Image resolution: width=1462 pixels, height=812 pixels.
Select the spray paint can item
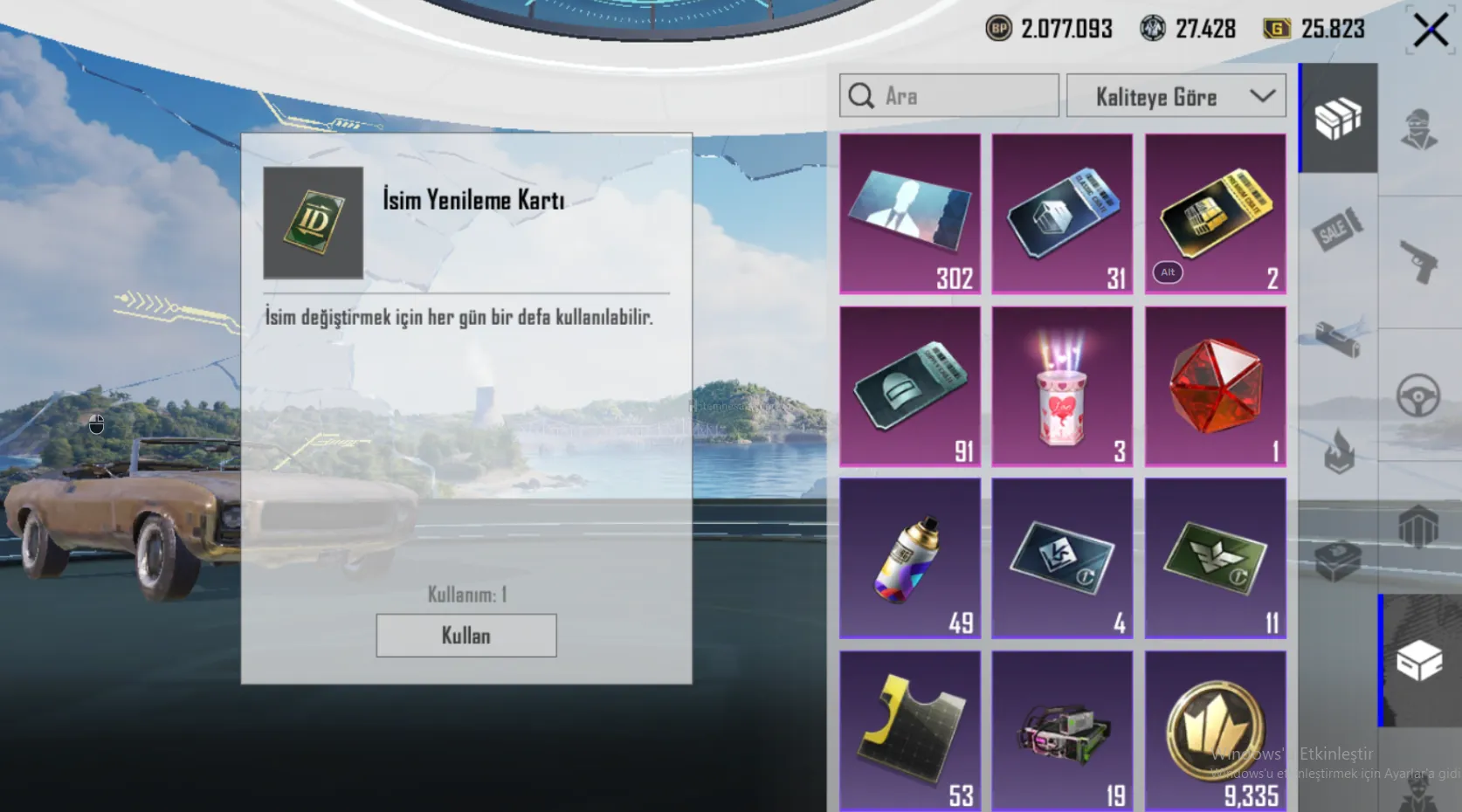[910, 558]
